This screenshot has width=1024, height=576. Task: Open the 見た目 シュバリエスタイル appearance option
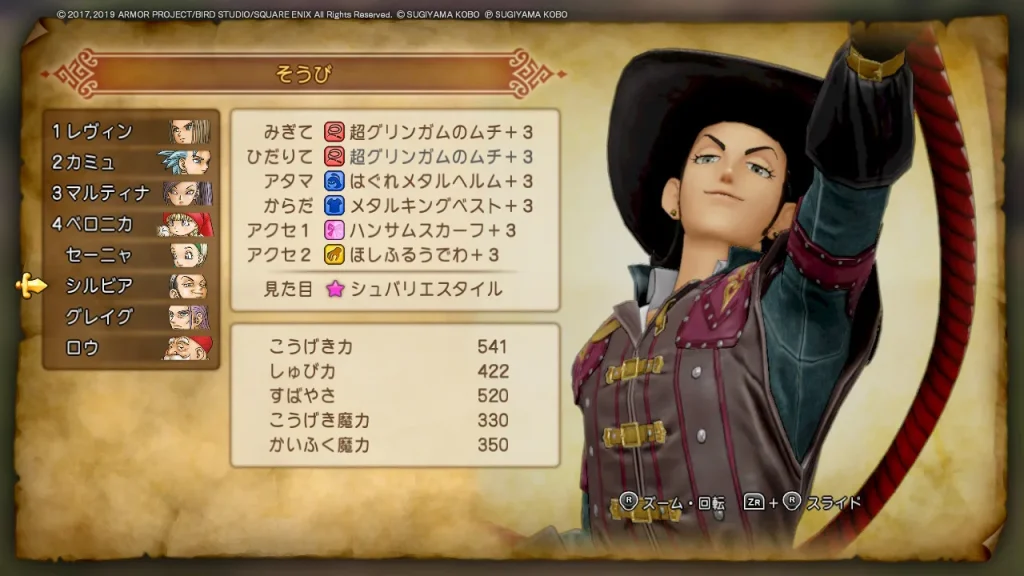[395, 289]
